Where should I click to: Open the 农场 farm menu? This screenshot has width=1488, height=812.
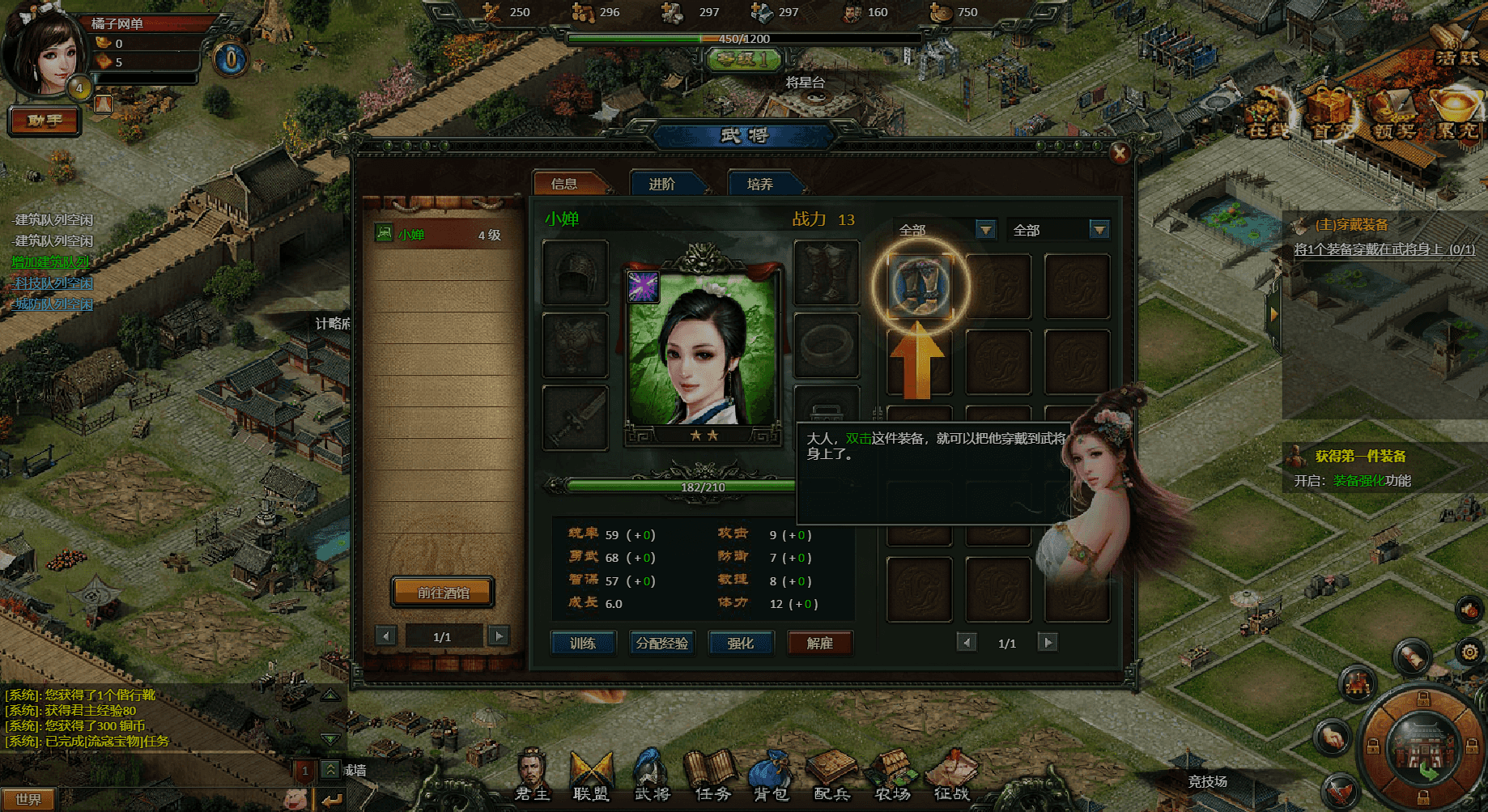point(893,777)
